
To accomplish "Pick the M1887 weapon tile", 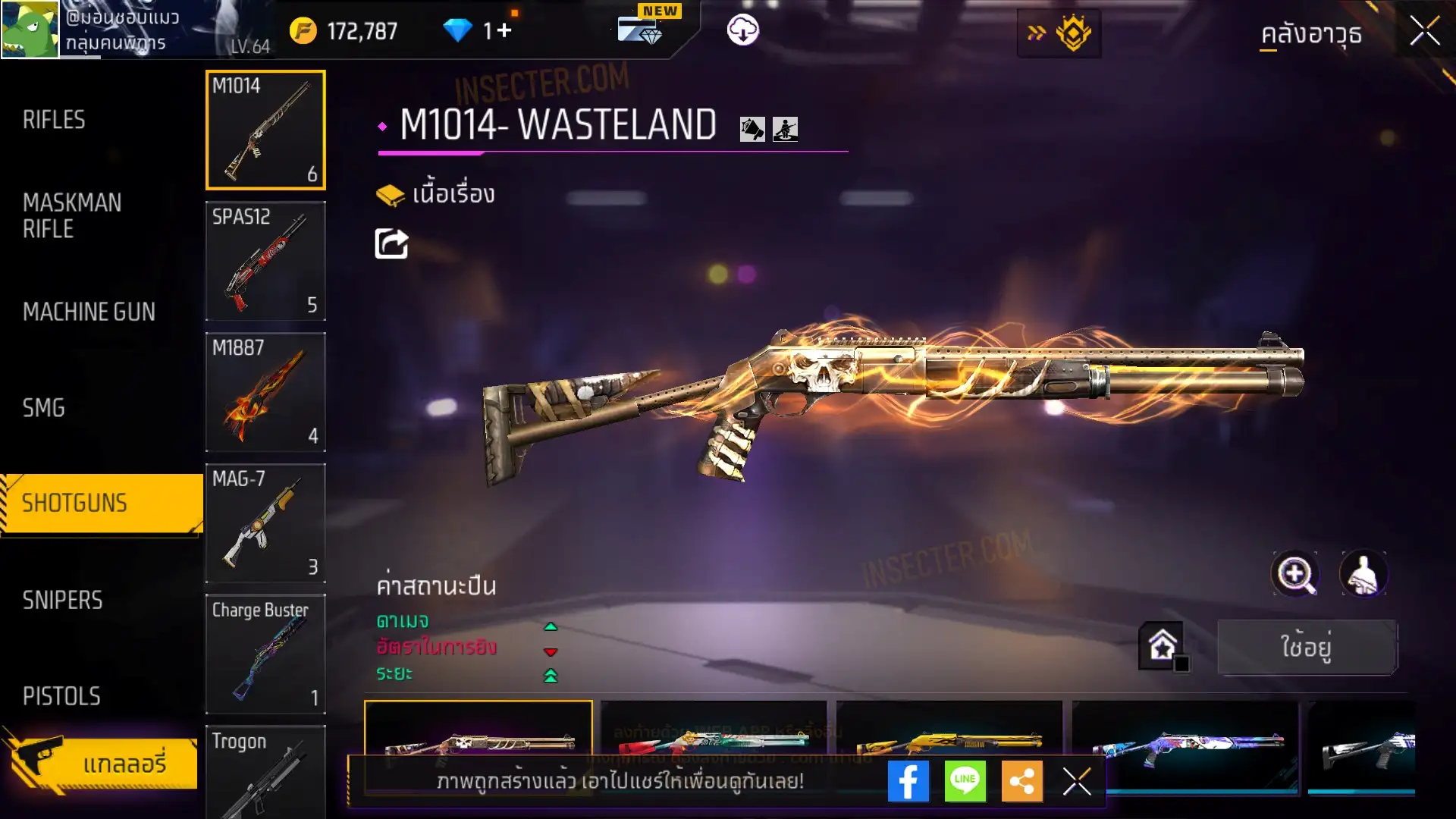I will pyautogui.click(x=265, y=392).
